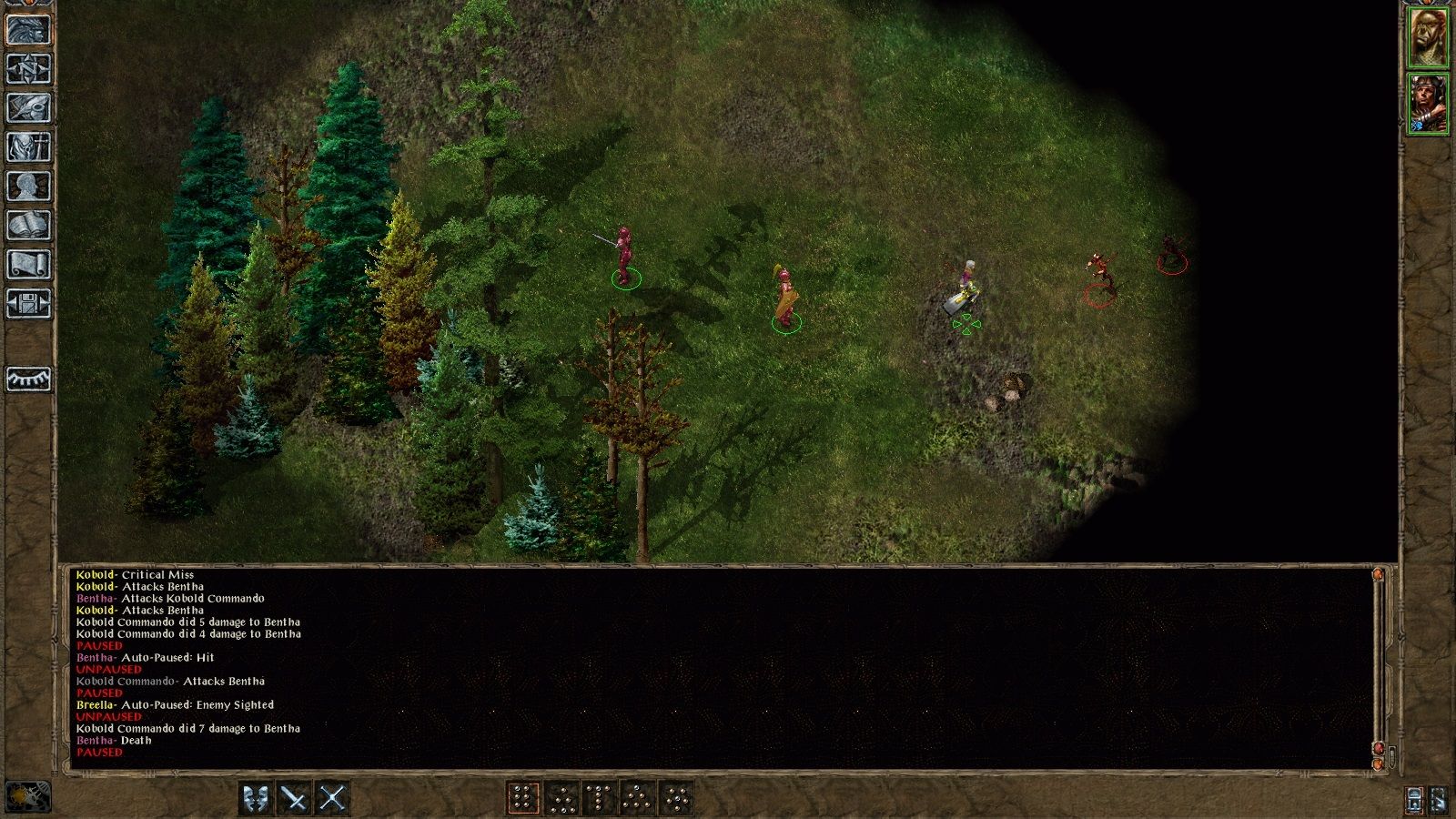
Task: Open the world Map via the compass icon
Action: click(x=27, y=70)
